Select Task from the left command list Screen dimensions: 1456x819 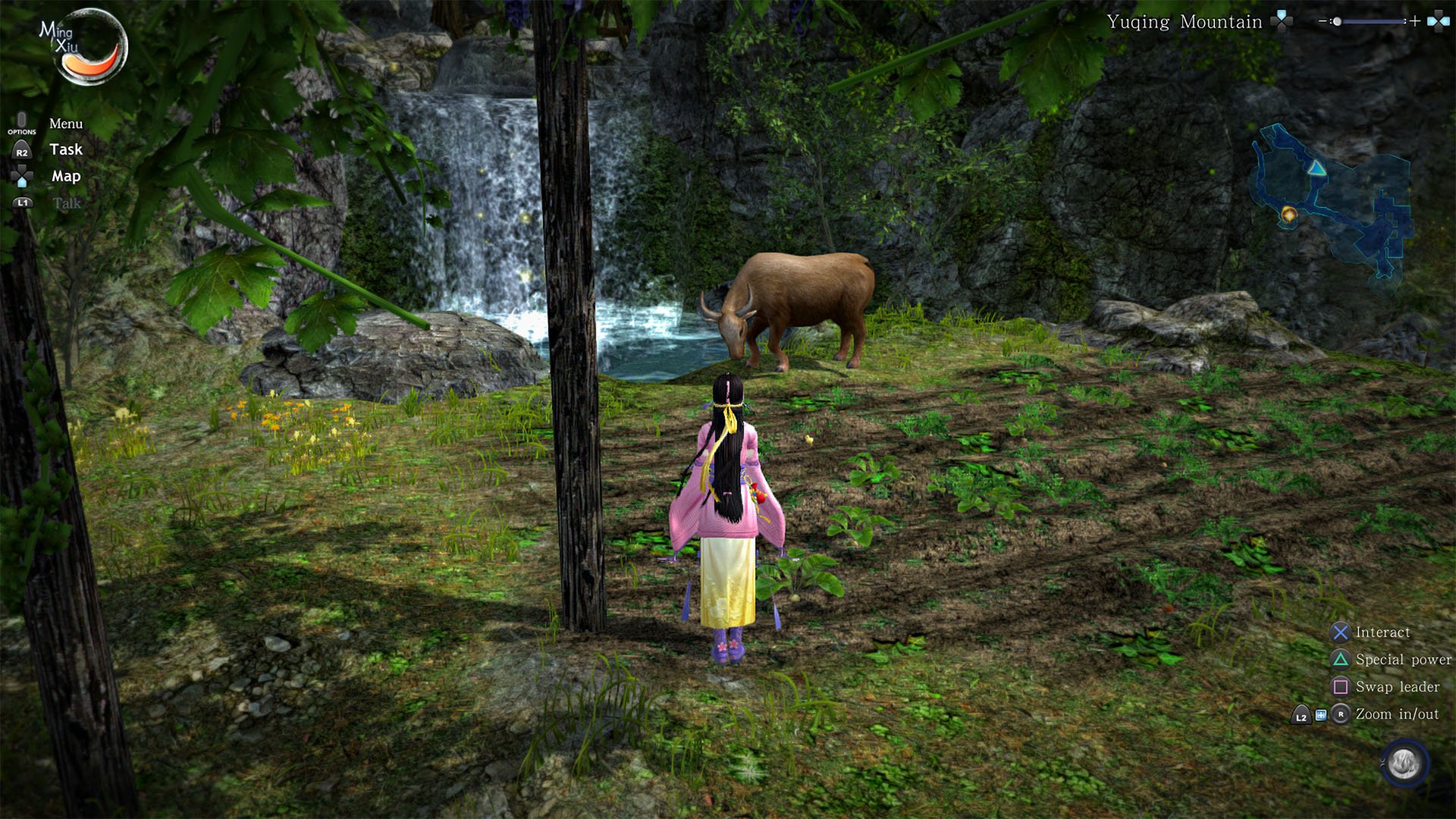66,149
